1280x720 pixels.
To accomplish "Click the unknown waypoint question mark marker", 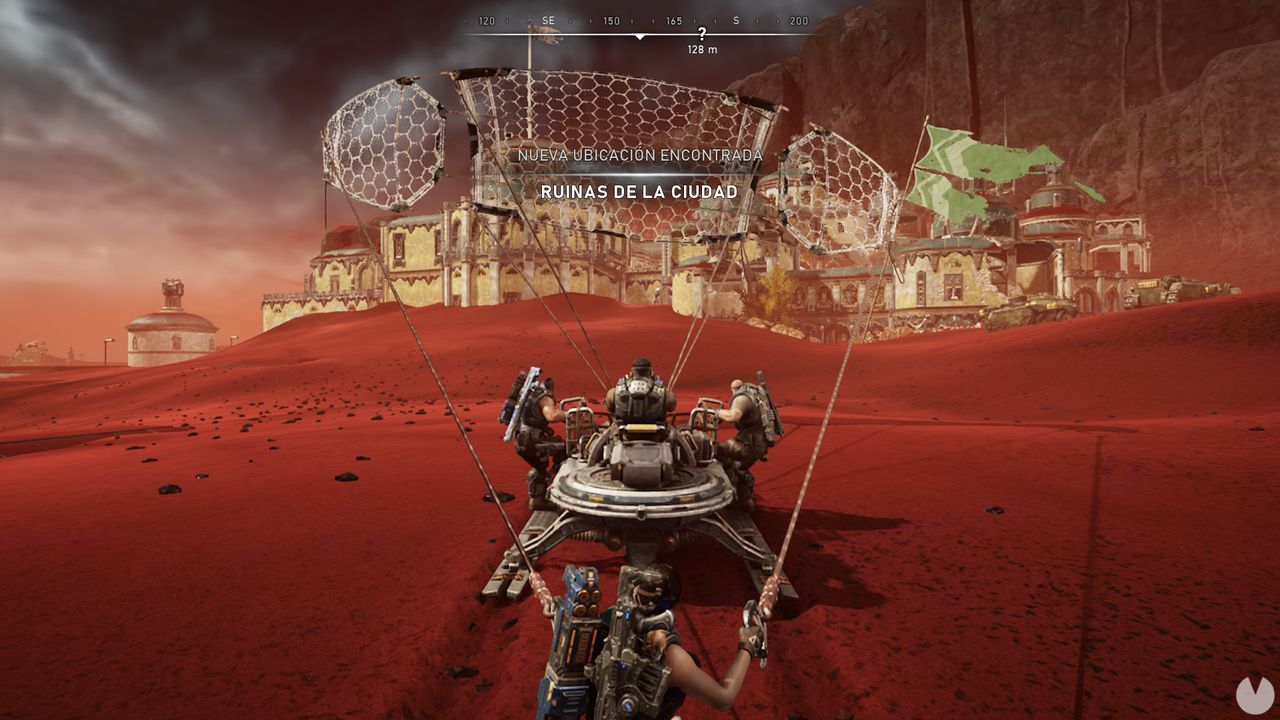I will click(700, 32).
